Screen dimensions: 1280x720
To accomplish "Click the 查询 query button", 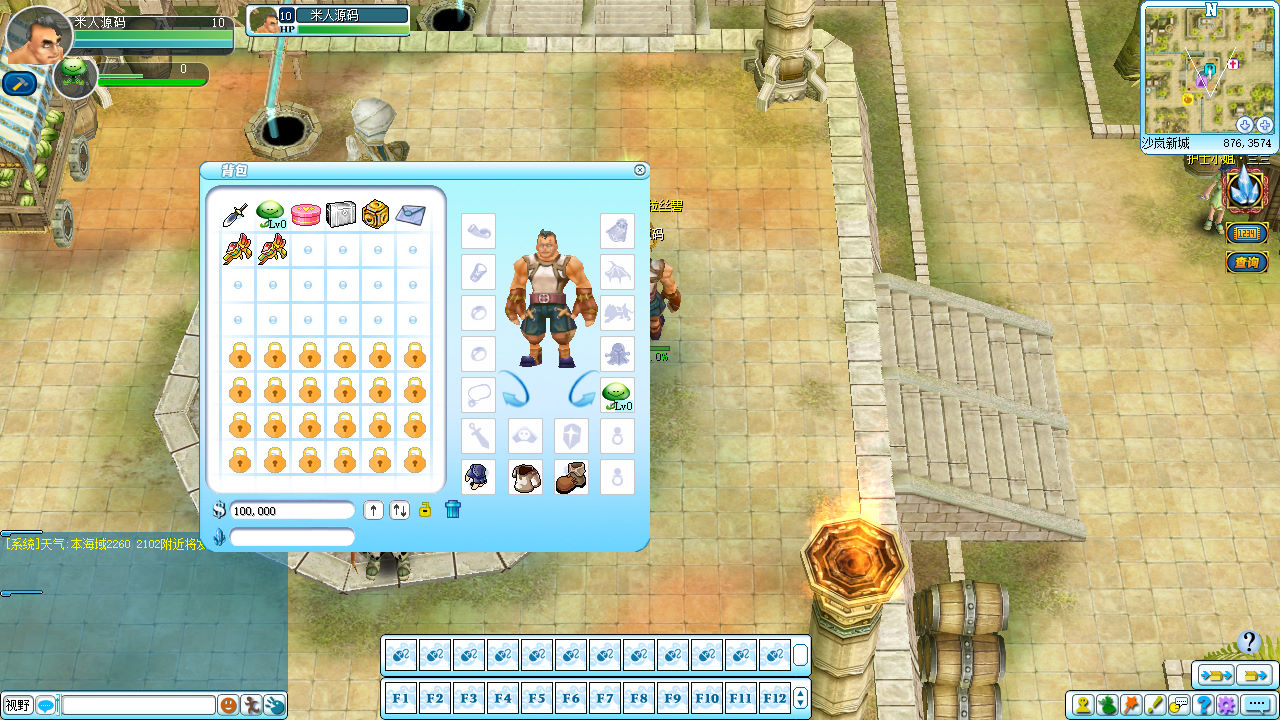I will pos(1247,263).
